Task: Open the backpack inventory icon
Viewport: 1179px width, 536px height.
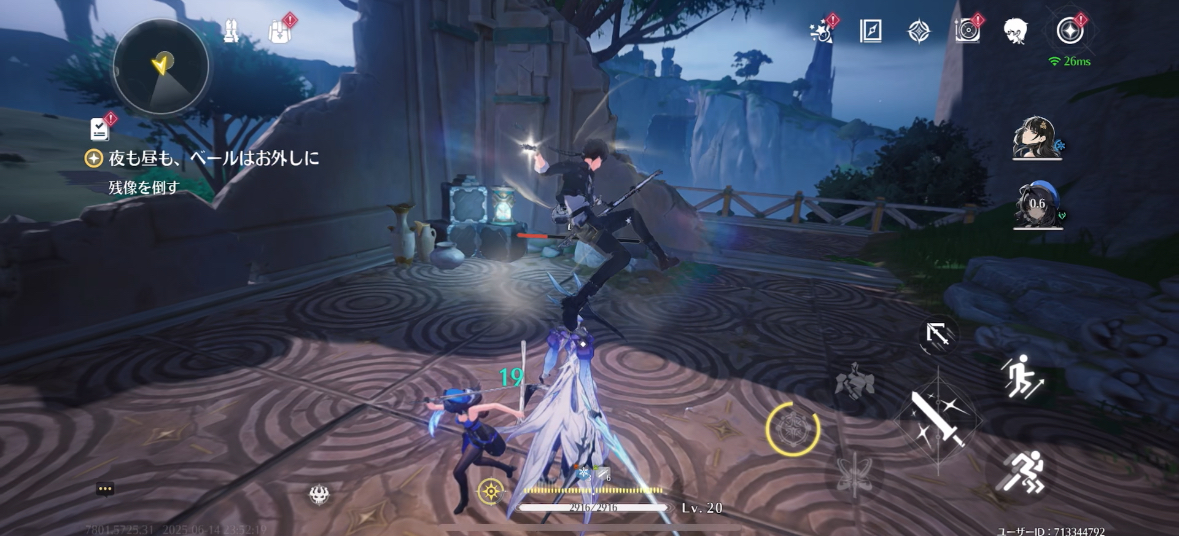Action: (281, 32)
